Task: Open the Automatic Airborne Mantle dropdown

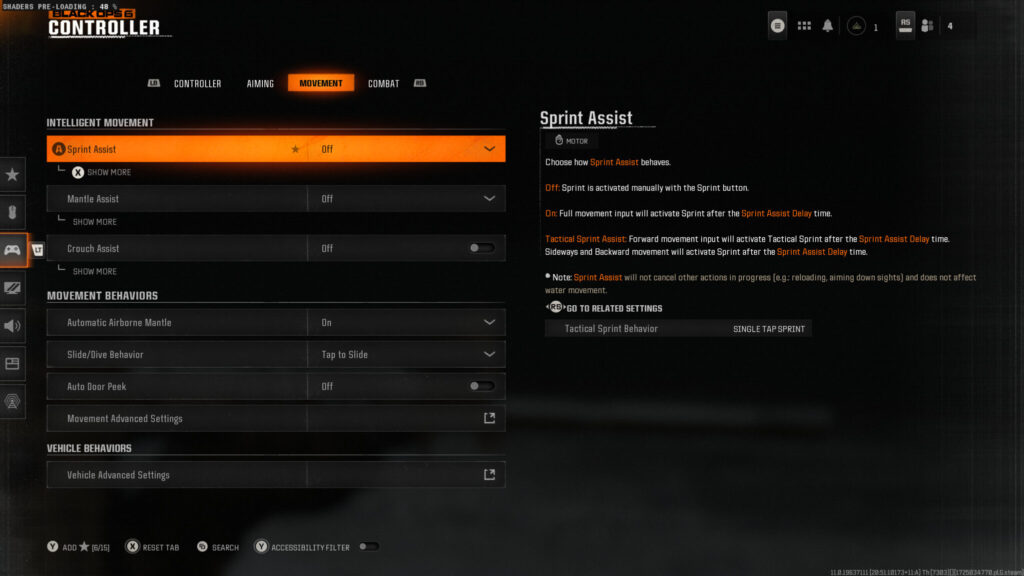Action: coord(405,322)
